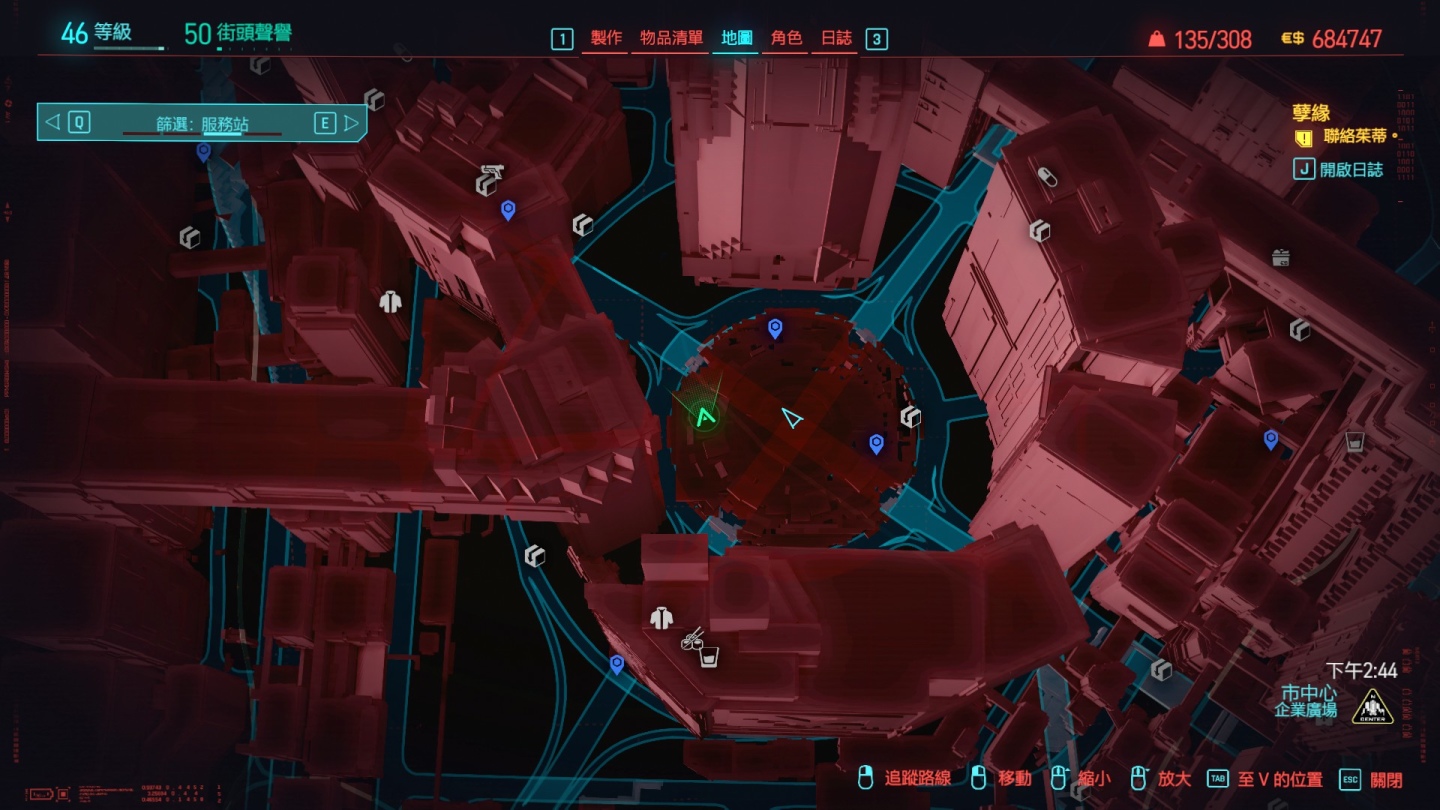
Task: Select the tracked quest 聯絡茱蒂
Action: [x=1355, y=137]
